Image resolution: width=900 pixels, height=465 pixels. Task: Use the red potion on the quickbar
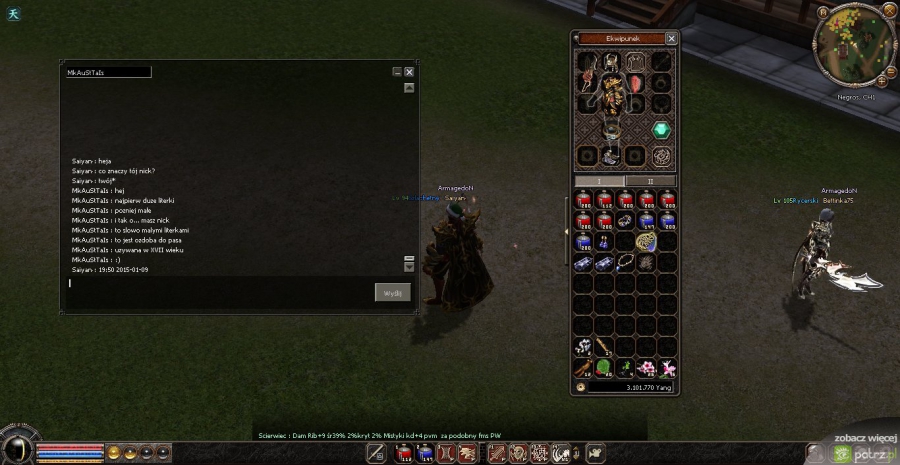point(404,454)
